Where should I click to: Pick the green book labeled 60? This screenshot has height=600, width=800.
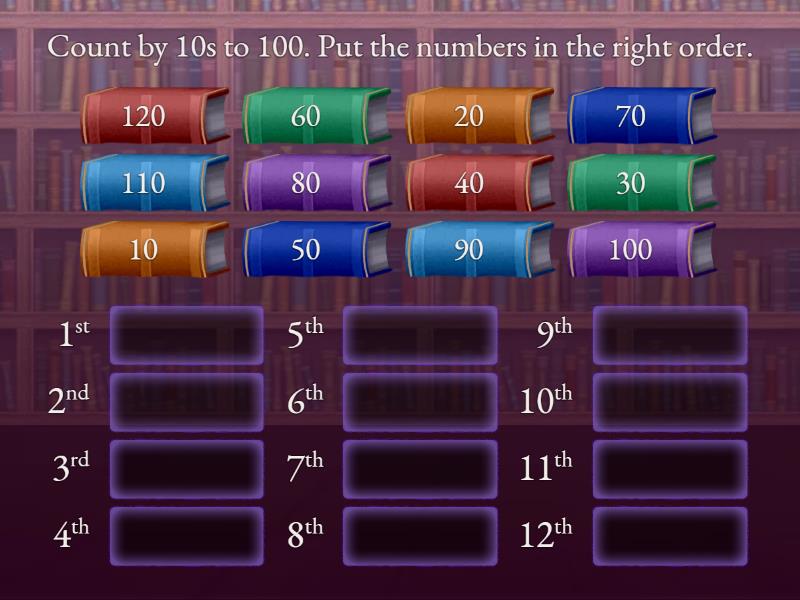point(306,116)
